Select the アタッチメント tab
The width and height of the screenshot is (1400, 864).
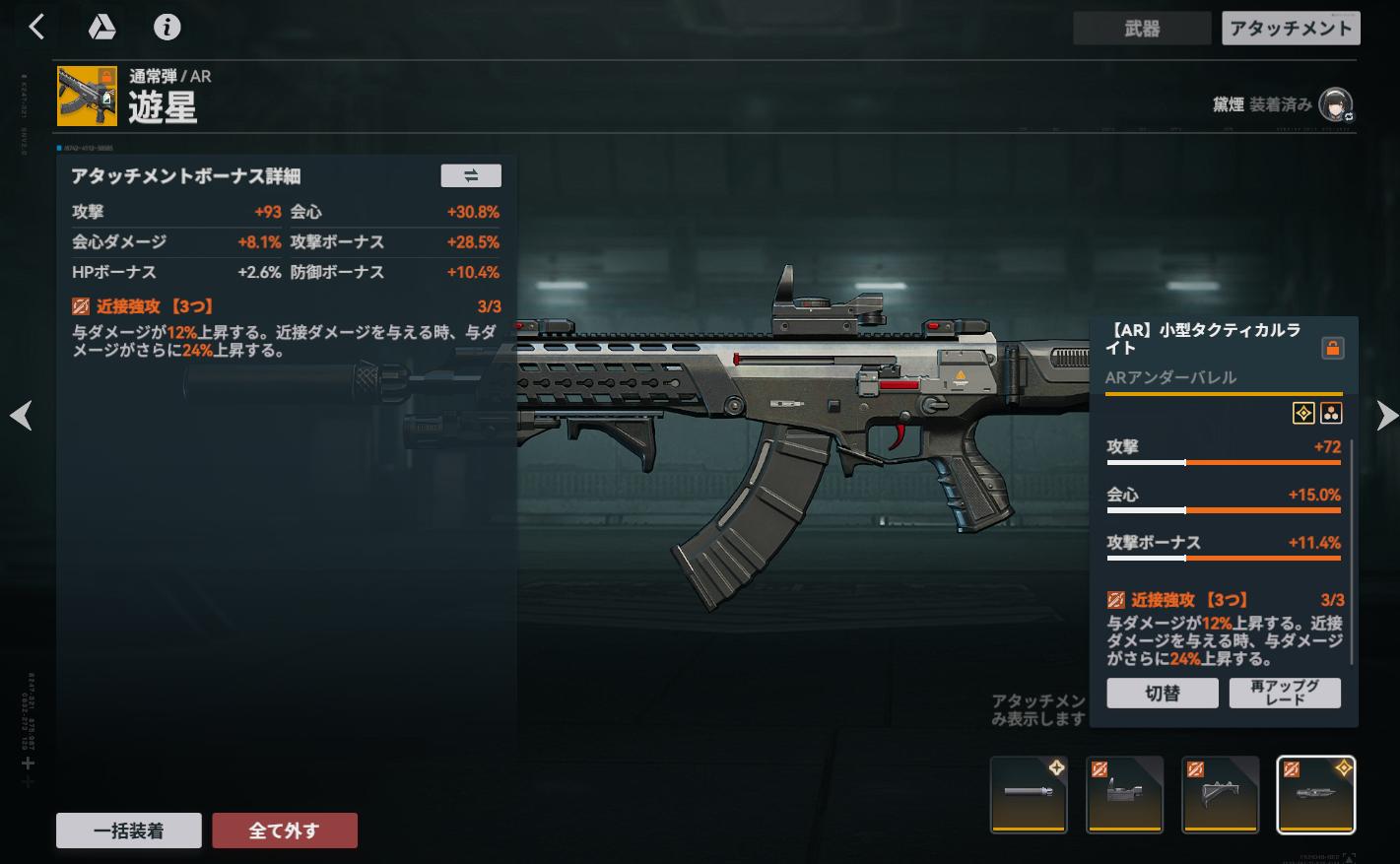(x=1291, y=29)
